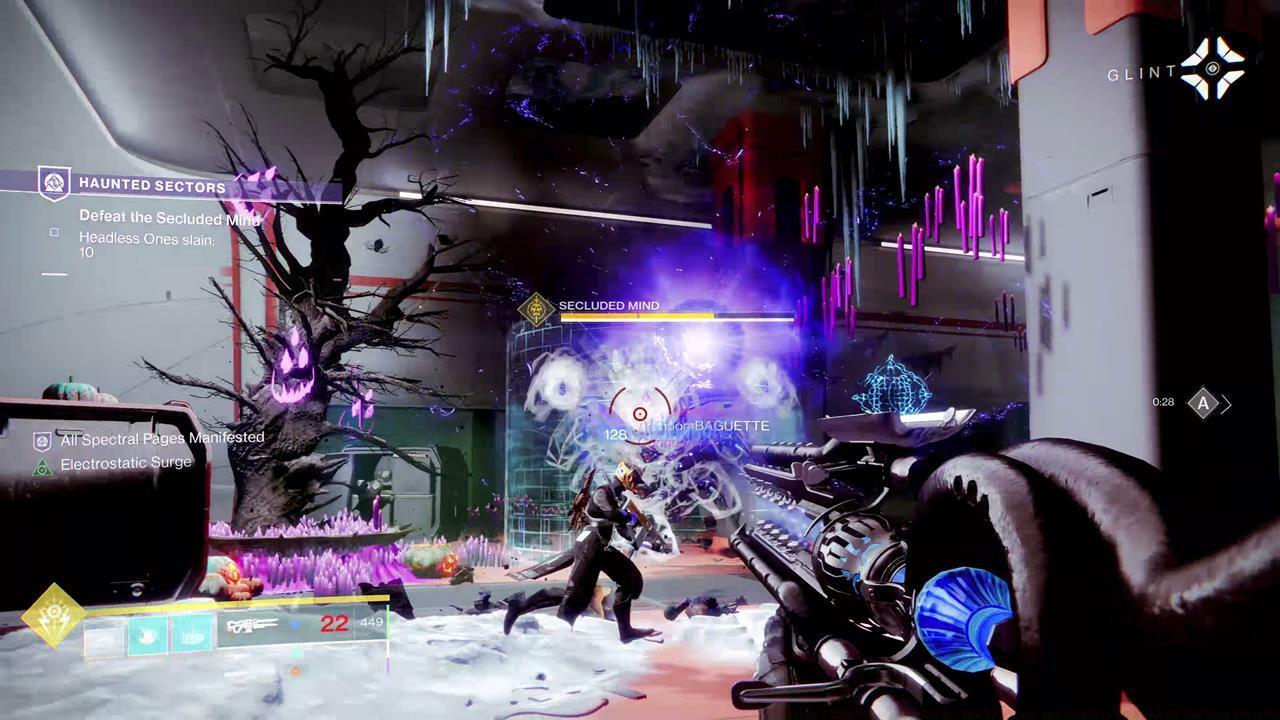Select the Haunted Sectors shield emblem
This screenshot has width=1280, height=720.
53,183
